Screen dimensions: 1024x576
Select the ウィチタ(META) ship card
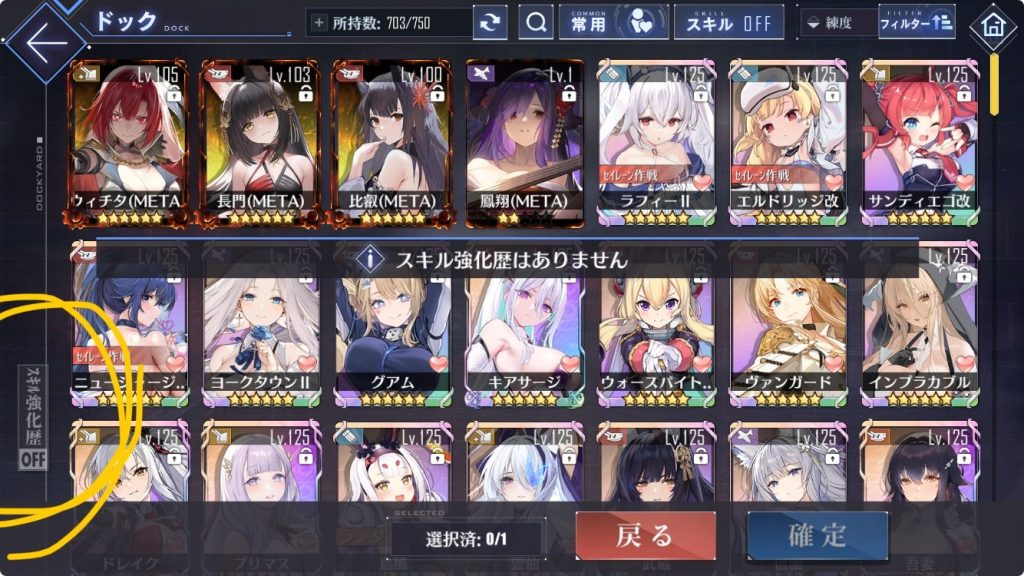coord(128,138)
